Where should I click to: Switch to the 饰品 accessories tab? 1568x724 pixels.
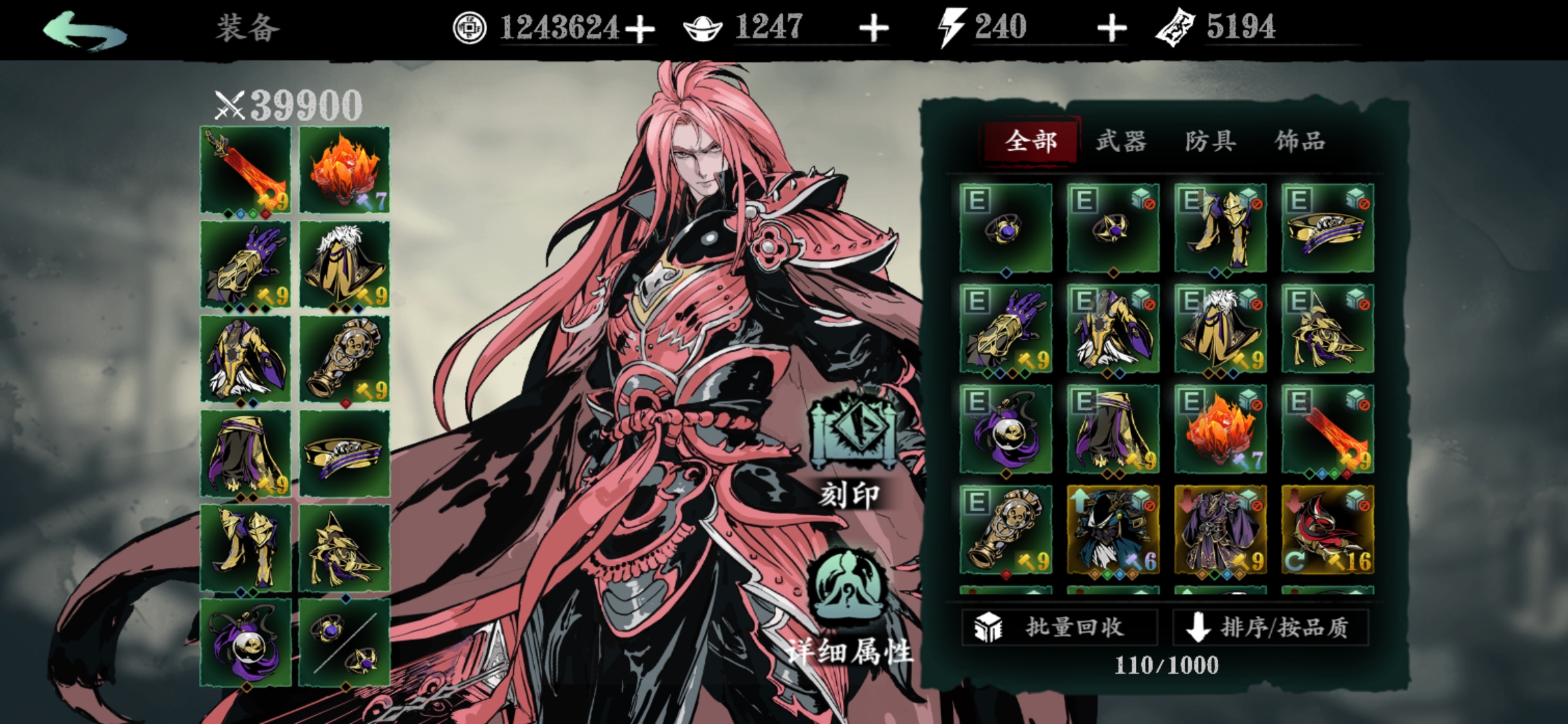pos(1300,141)
